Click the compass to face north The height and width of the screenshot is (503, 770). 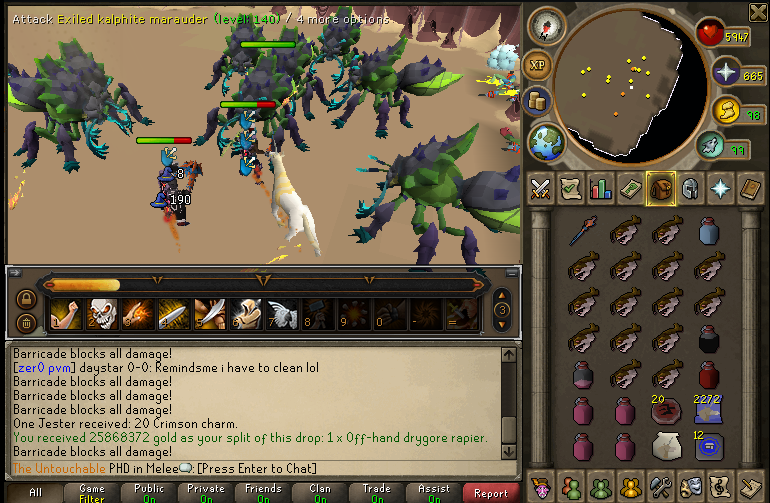(546, 24)
